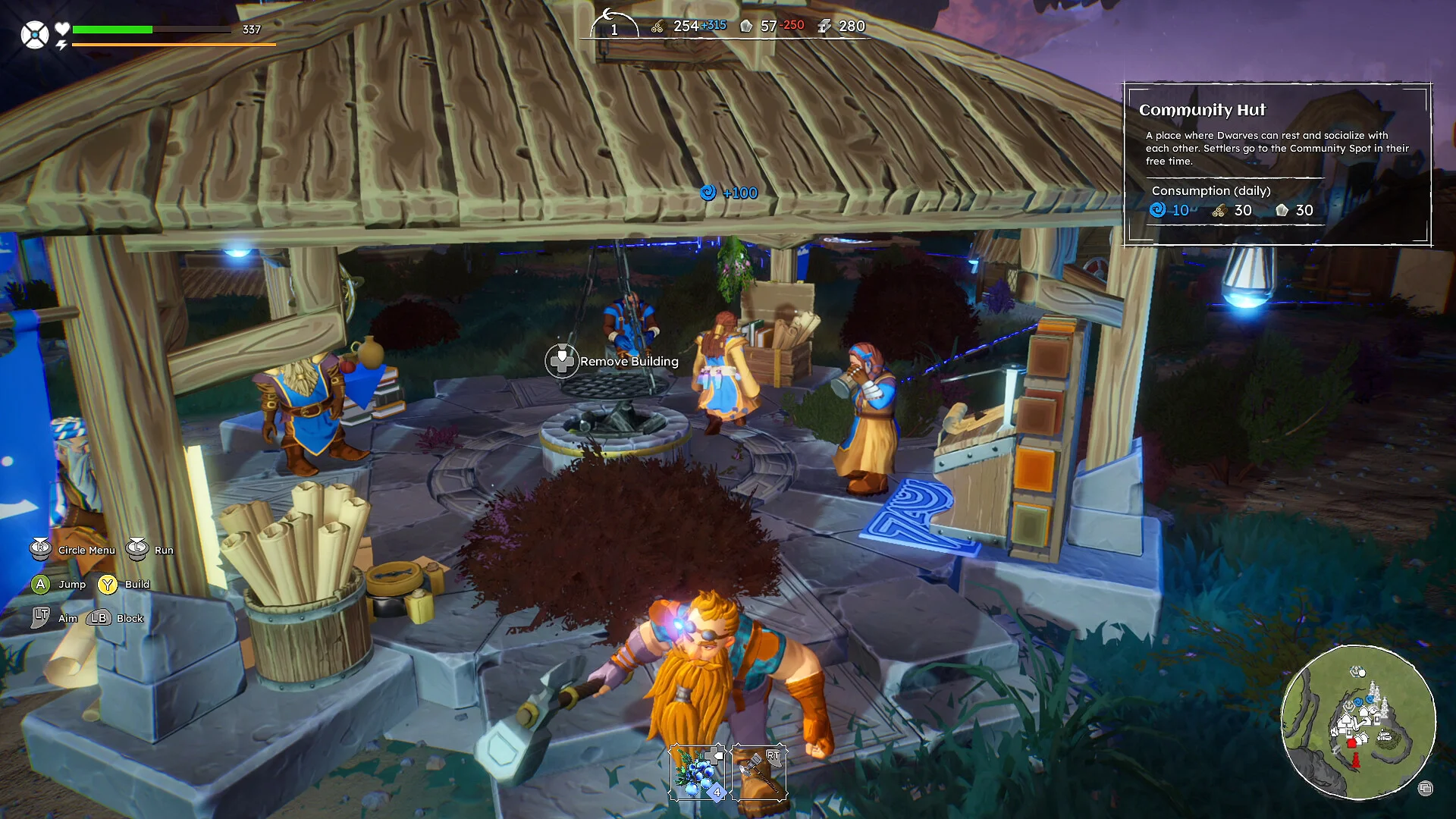Open the circular minimap

point(1357,721)
